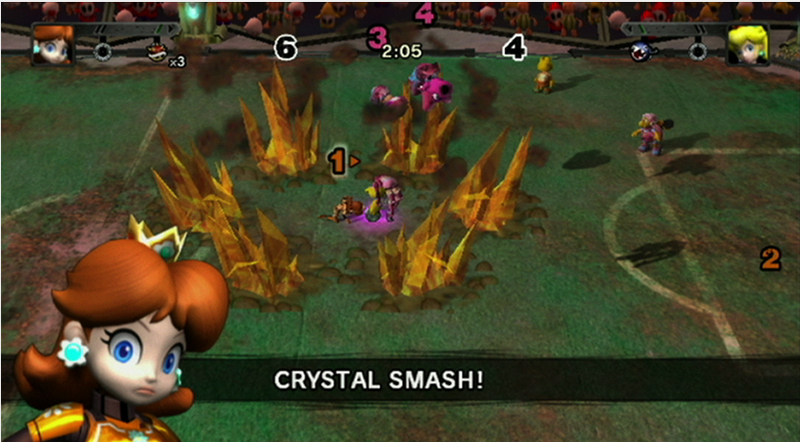
Task: Click Peach's captain portrait
Action: (746, 45)
